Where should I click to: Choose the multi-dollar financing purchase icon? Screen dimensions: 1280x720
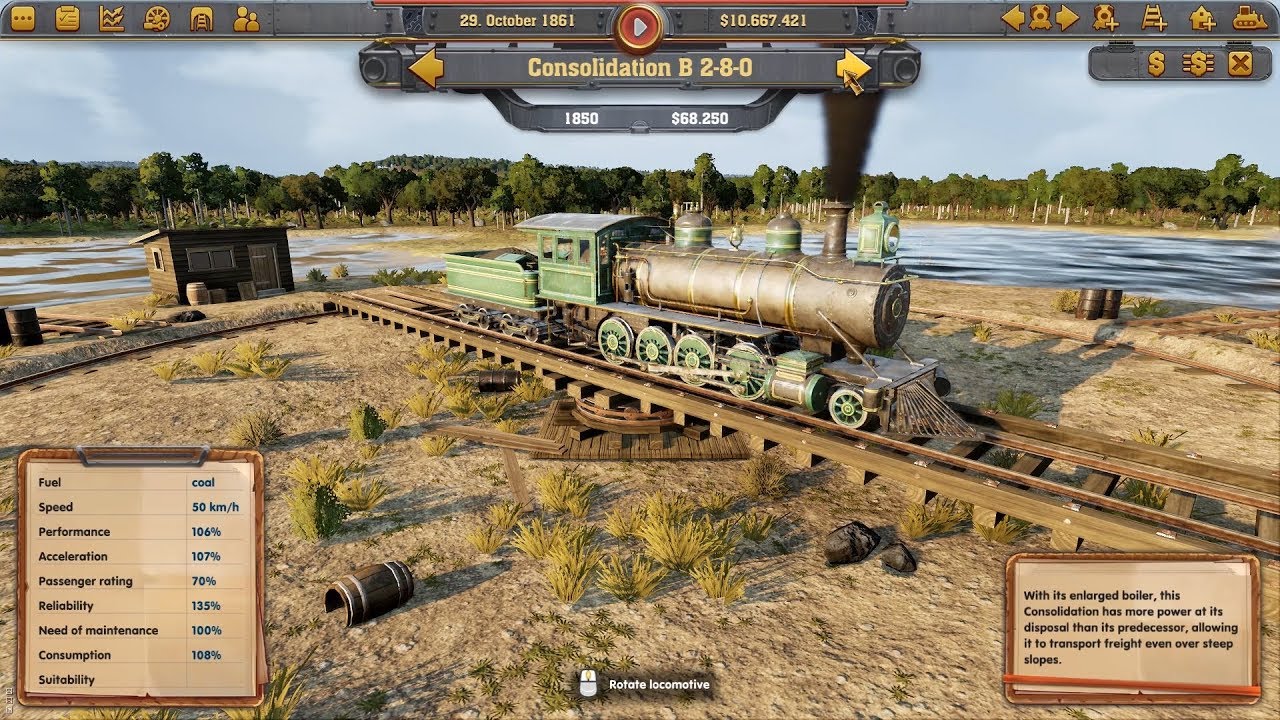point(1198,63)
